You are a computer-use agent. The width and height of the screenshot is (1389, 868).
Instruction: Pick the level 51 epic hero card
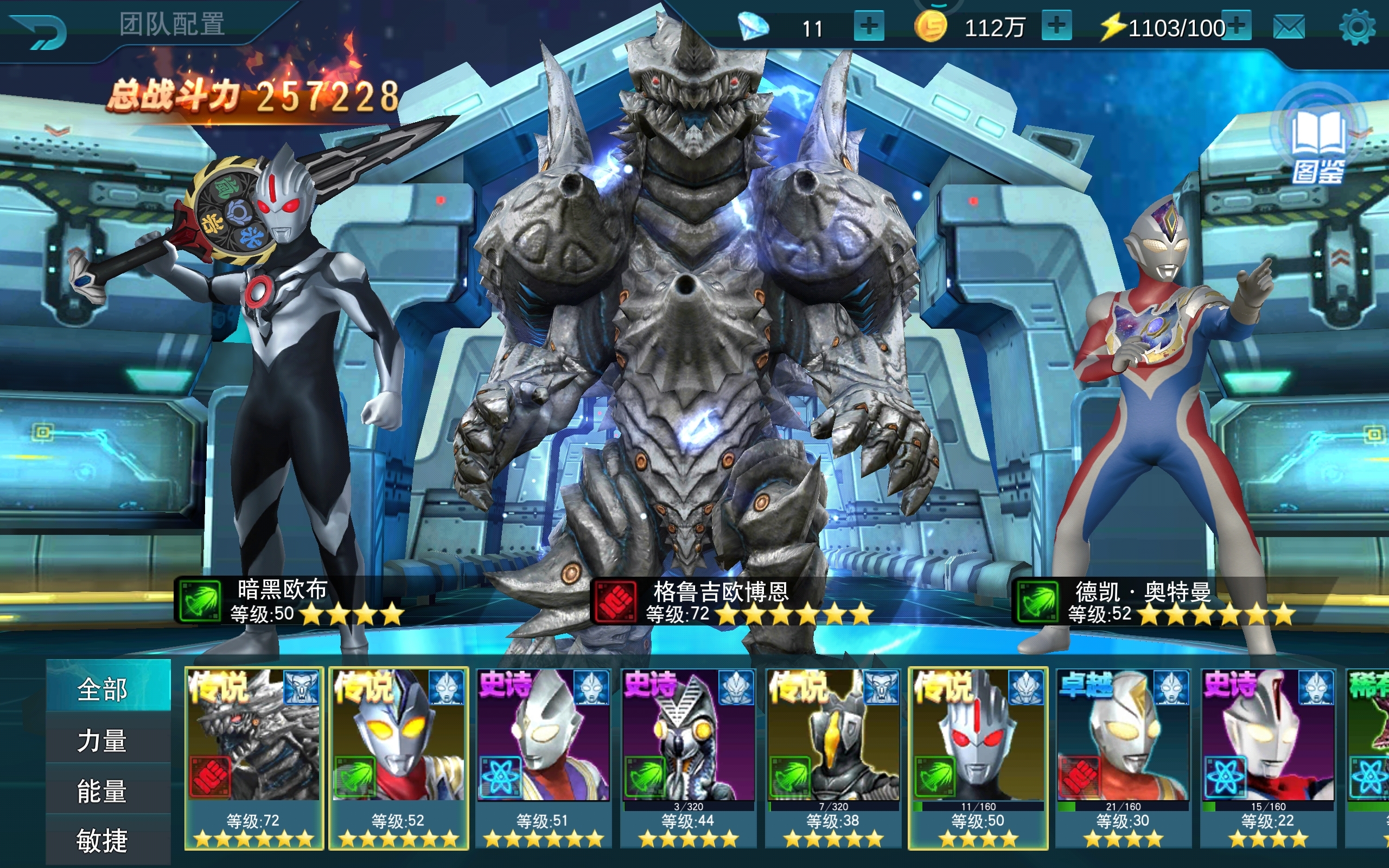click(x=543, y=757)
